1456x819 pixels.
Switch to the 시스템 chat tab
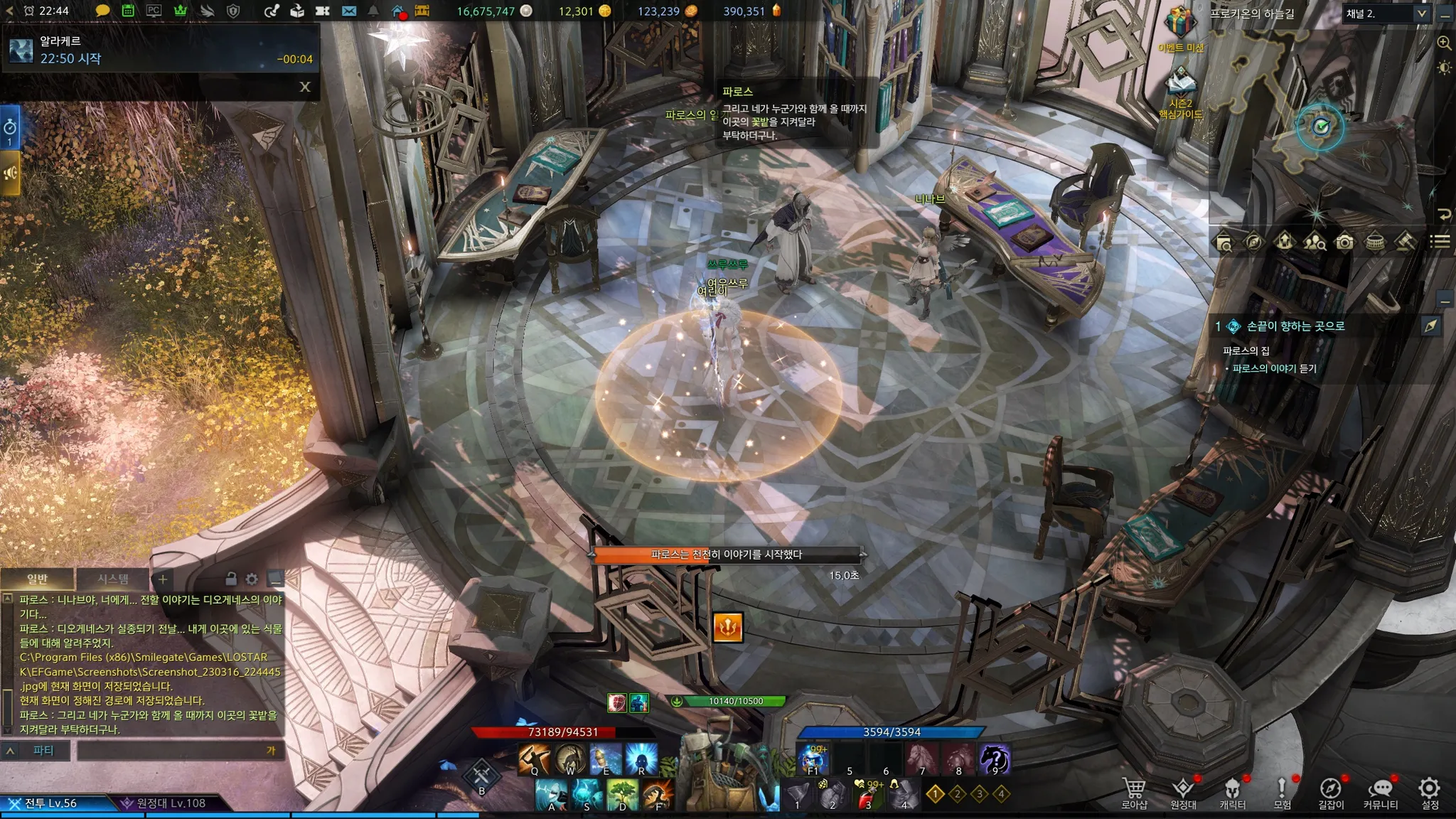coord(113,579)
